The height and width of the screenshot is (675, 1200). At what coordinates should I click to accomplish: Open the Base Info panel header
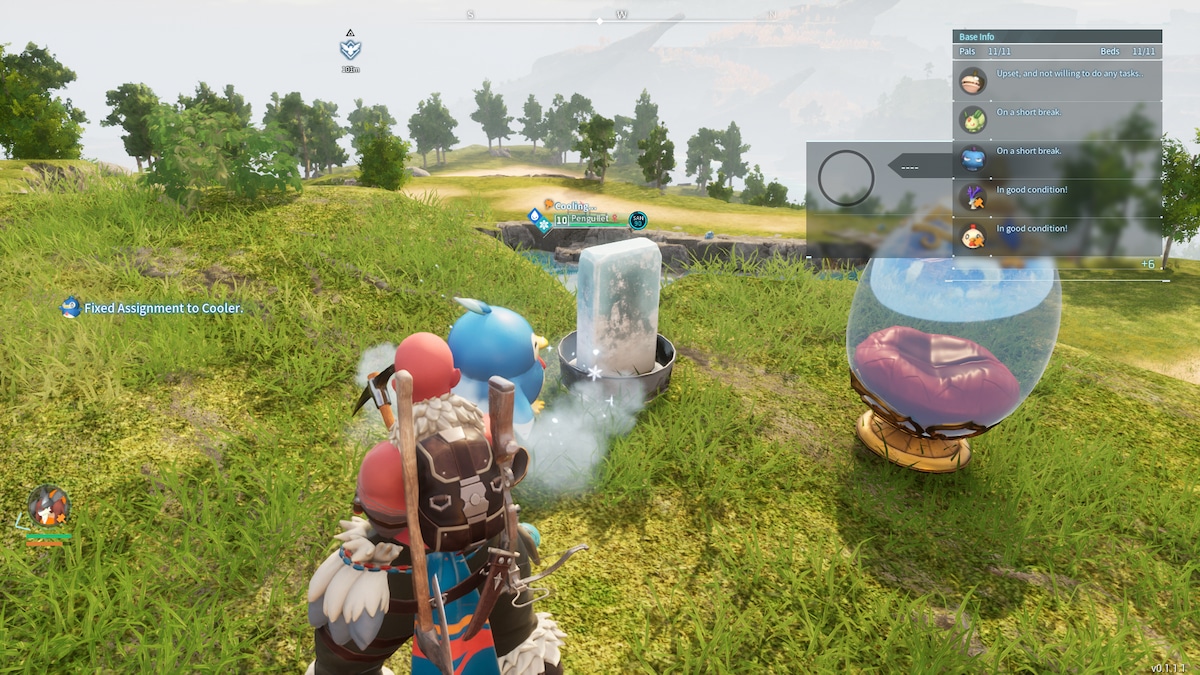click(x=1056, y=37)
